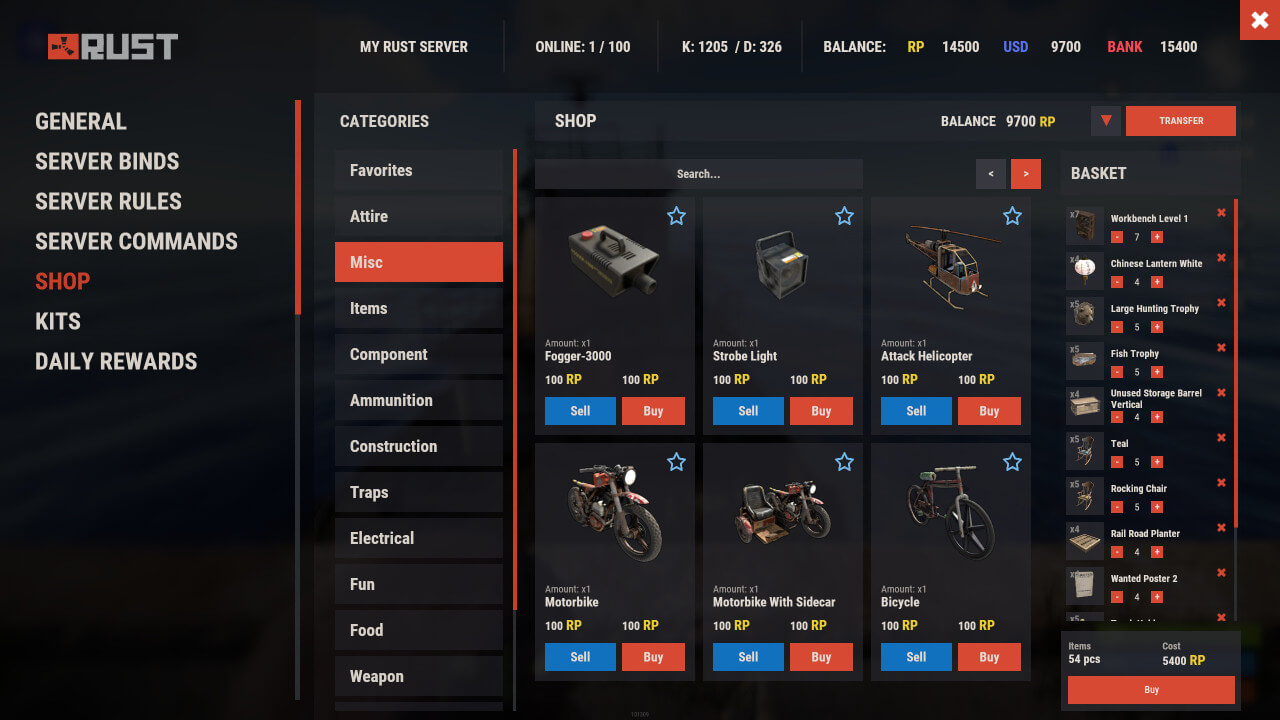Image resolution: width=1280 pixels, height=720 pixels.
Task: Choose the Weapon category
Action: (x=418, y=676)
